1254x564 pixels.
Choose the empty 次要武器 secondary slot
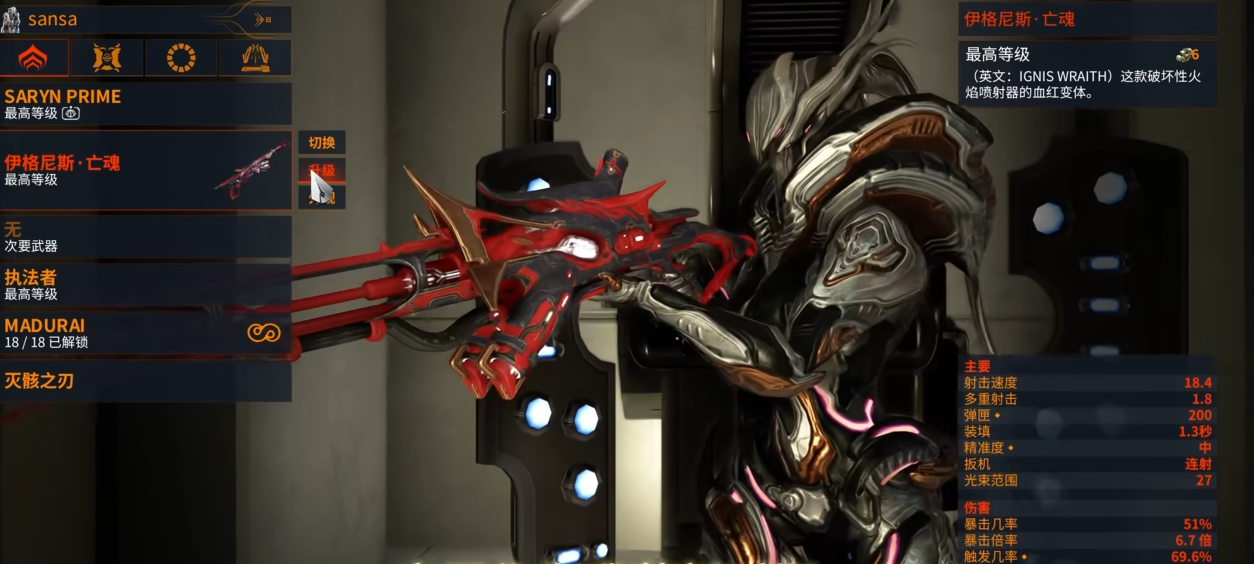click(x=146, y=237)
